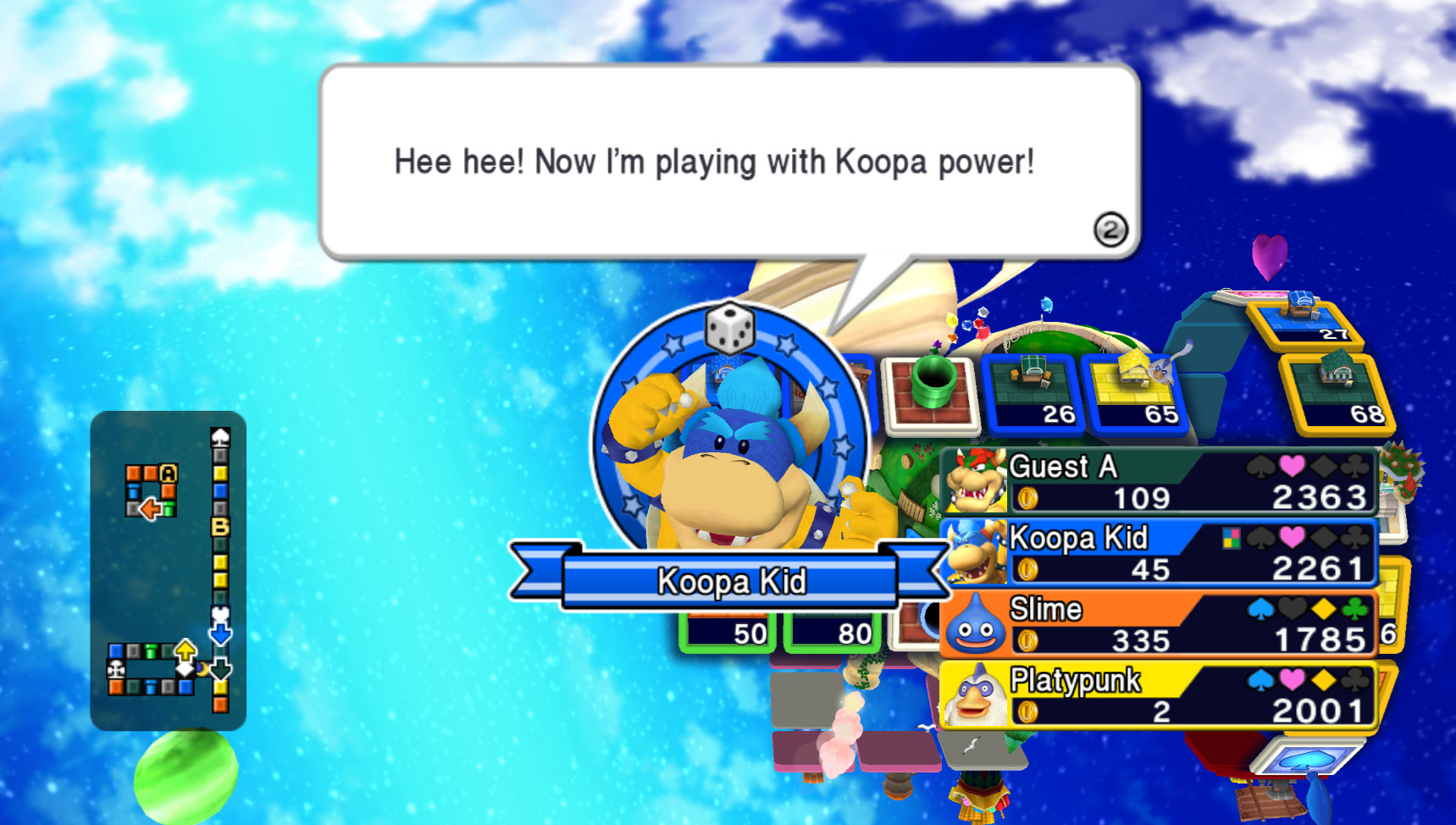Viewport: 1456px width, 825px height.
Task: Select Bowser's portrait on the Guest A panel
Action: (976, 480)
